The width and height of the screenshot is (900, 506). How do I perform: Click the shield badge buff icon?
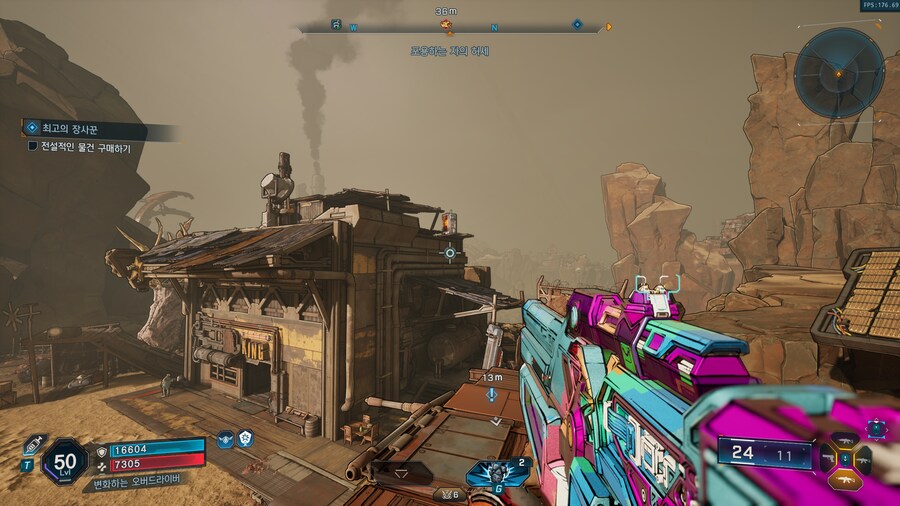245,439
